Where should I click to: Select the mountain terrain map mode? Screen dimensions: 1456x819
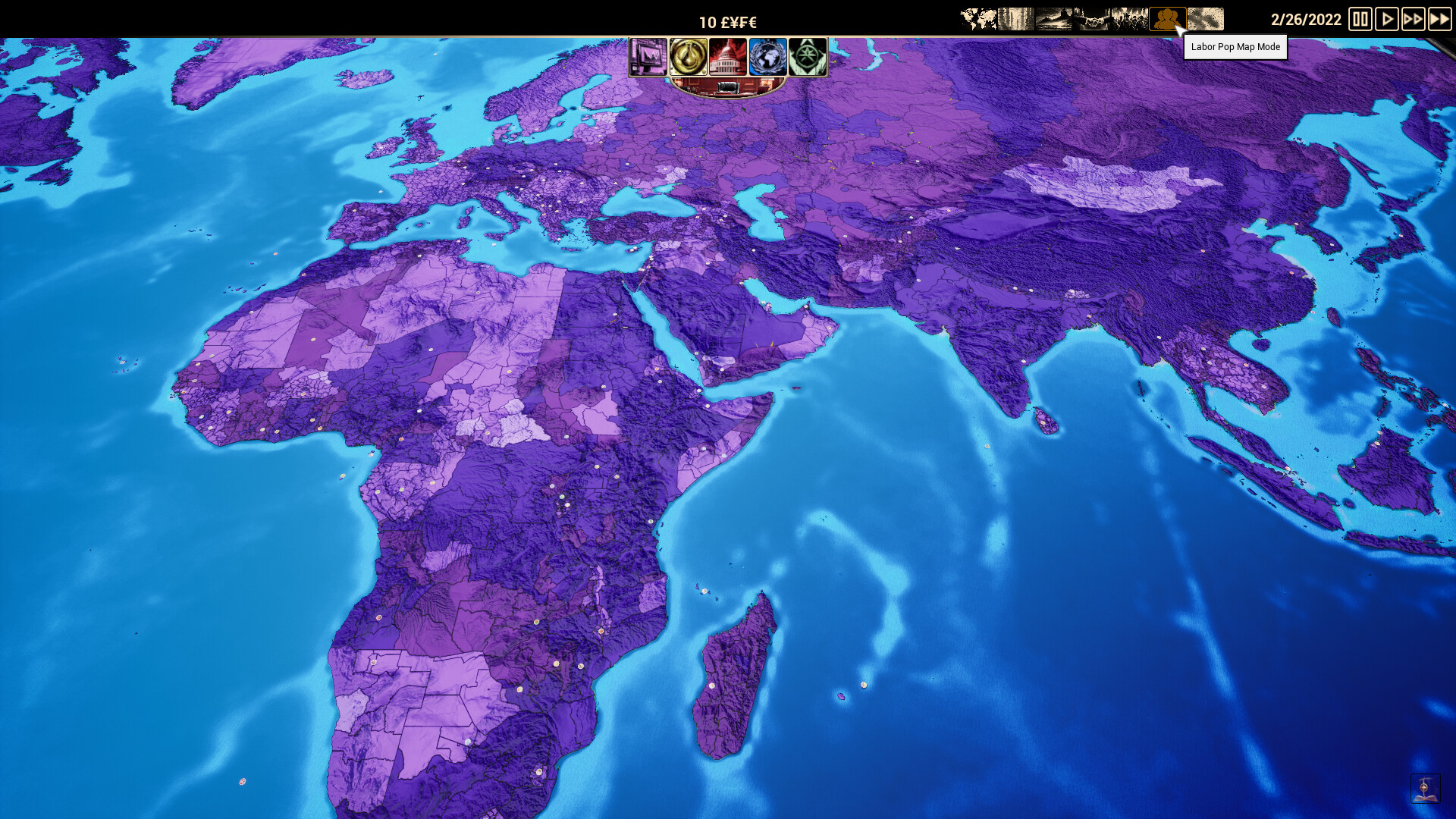tap(1054, 16)
